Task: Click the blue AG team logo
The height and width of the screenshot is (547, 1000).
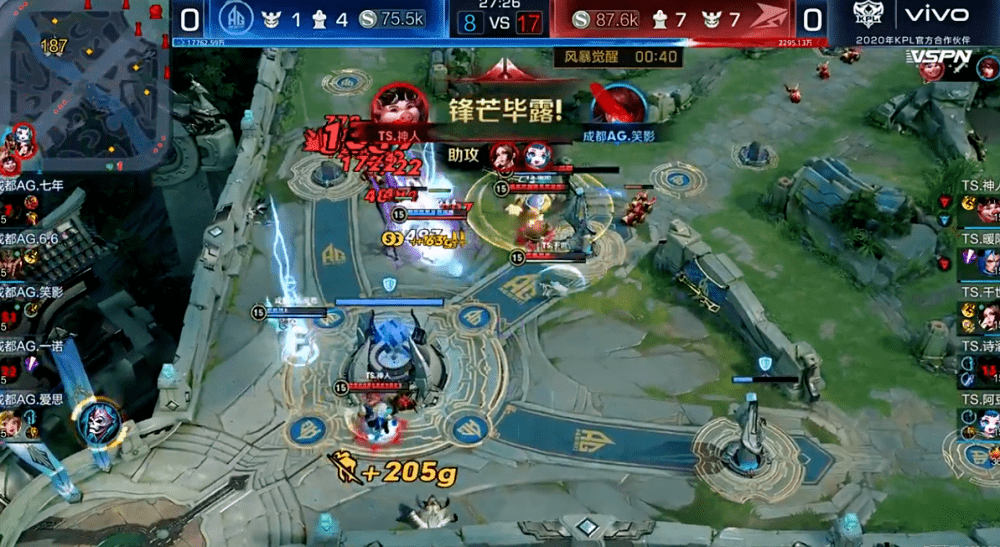Action: [x=234, y=18]
